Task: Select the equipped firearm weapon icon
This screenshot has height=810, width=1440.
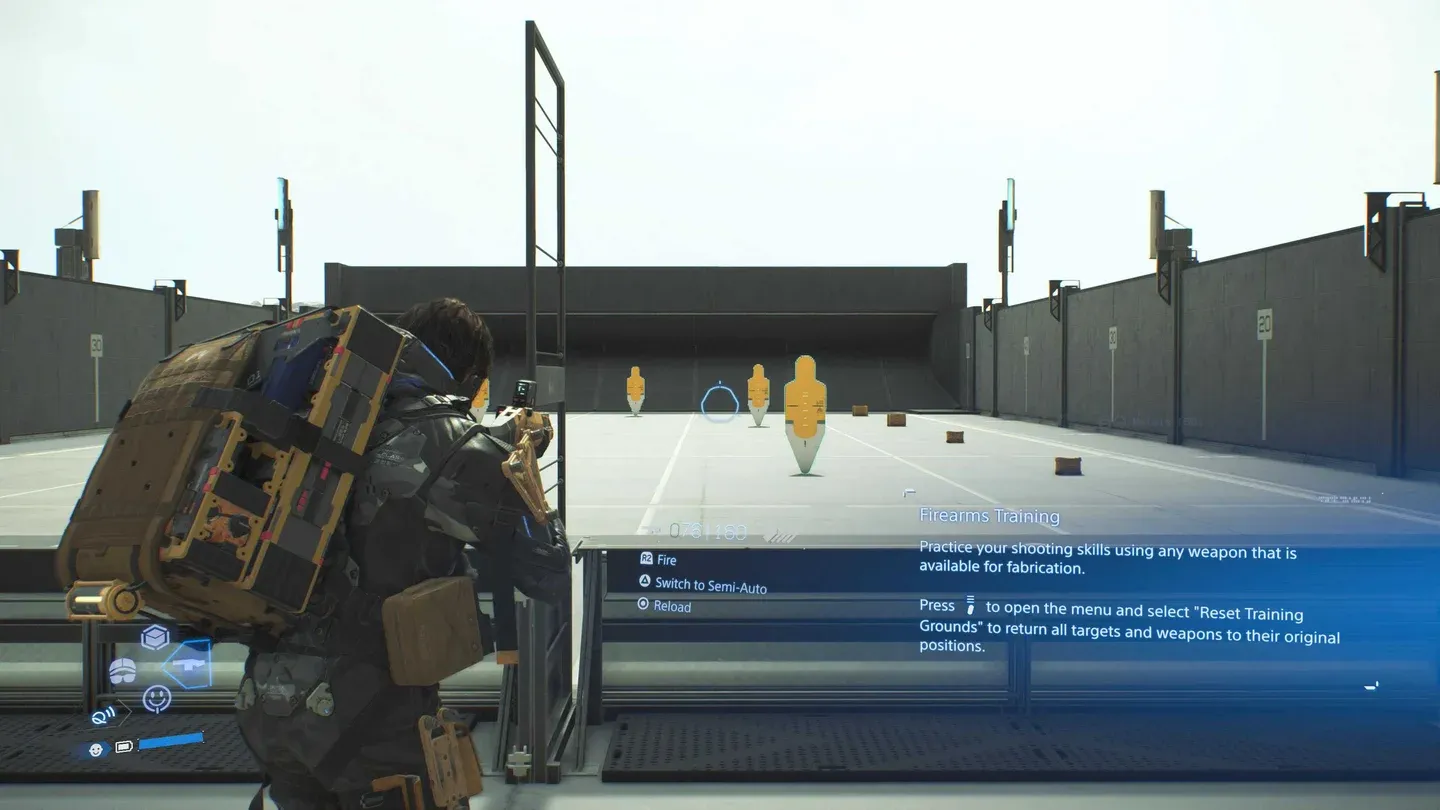Action: click(188, 663)
